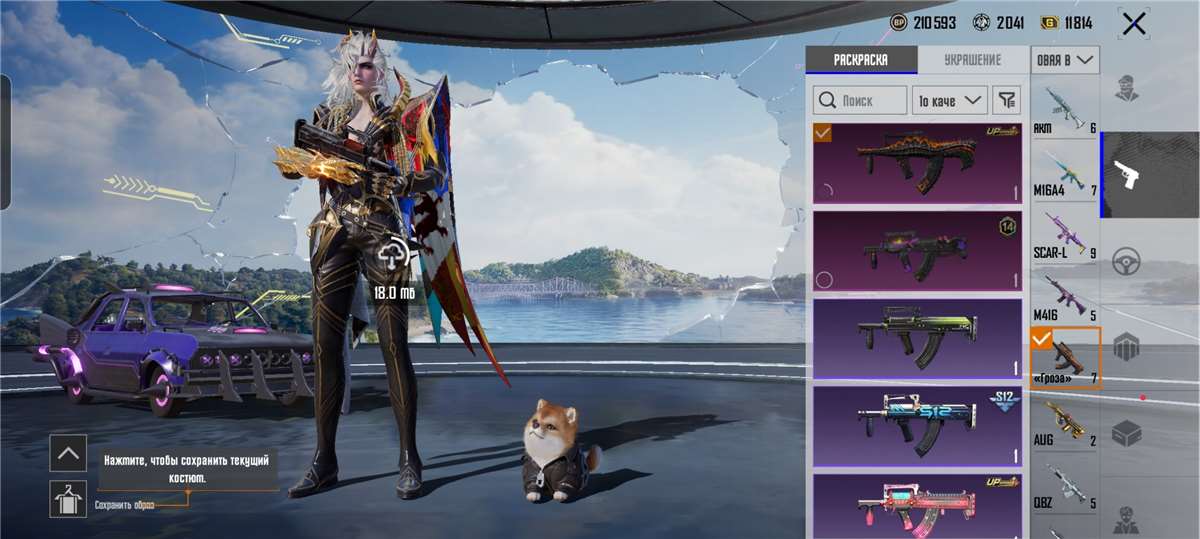This screenshot has width=1200, height=539.
Task: Open the skin filter funnel icon
Action: pos(1007,100)
